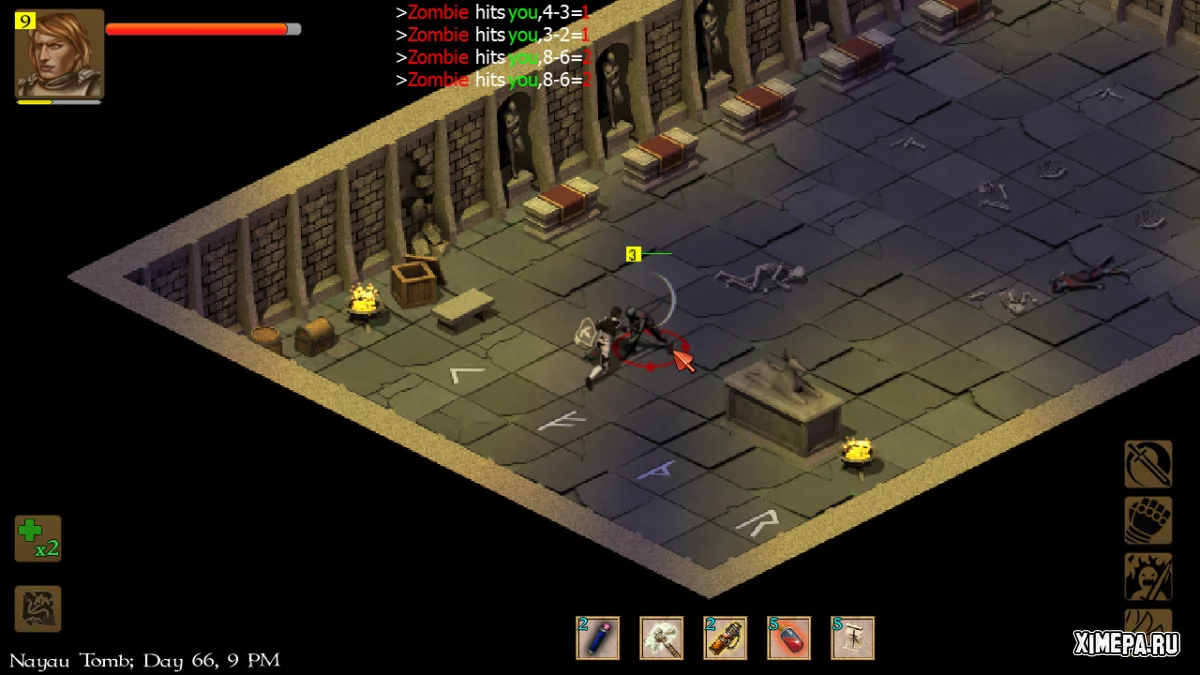Open the map scroll icon

pyautogui.click(x=38, y=608)
